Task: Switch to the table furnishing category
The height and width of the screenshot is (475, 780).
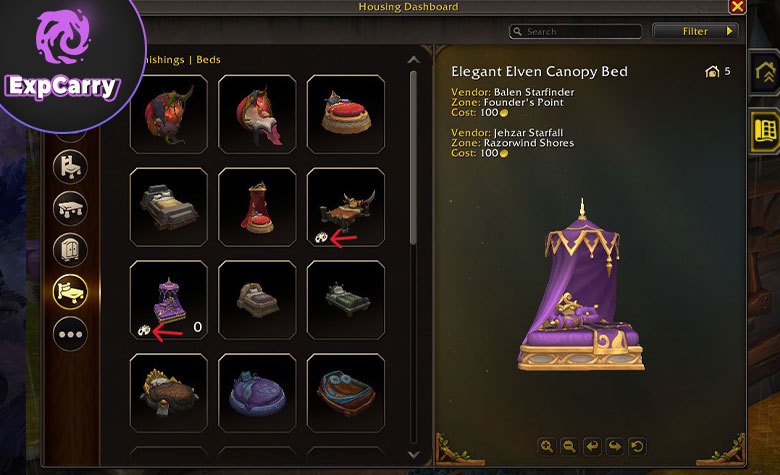Action: pos(71,207)
